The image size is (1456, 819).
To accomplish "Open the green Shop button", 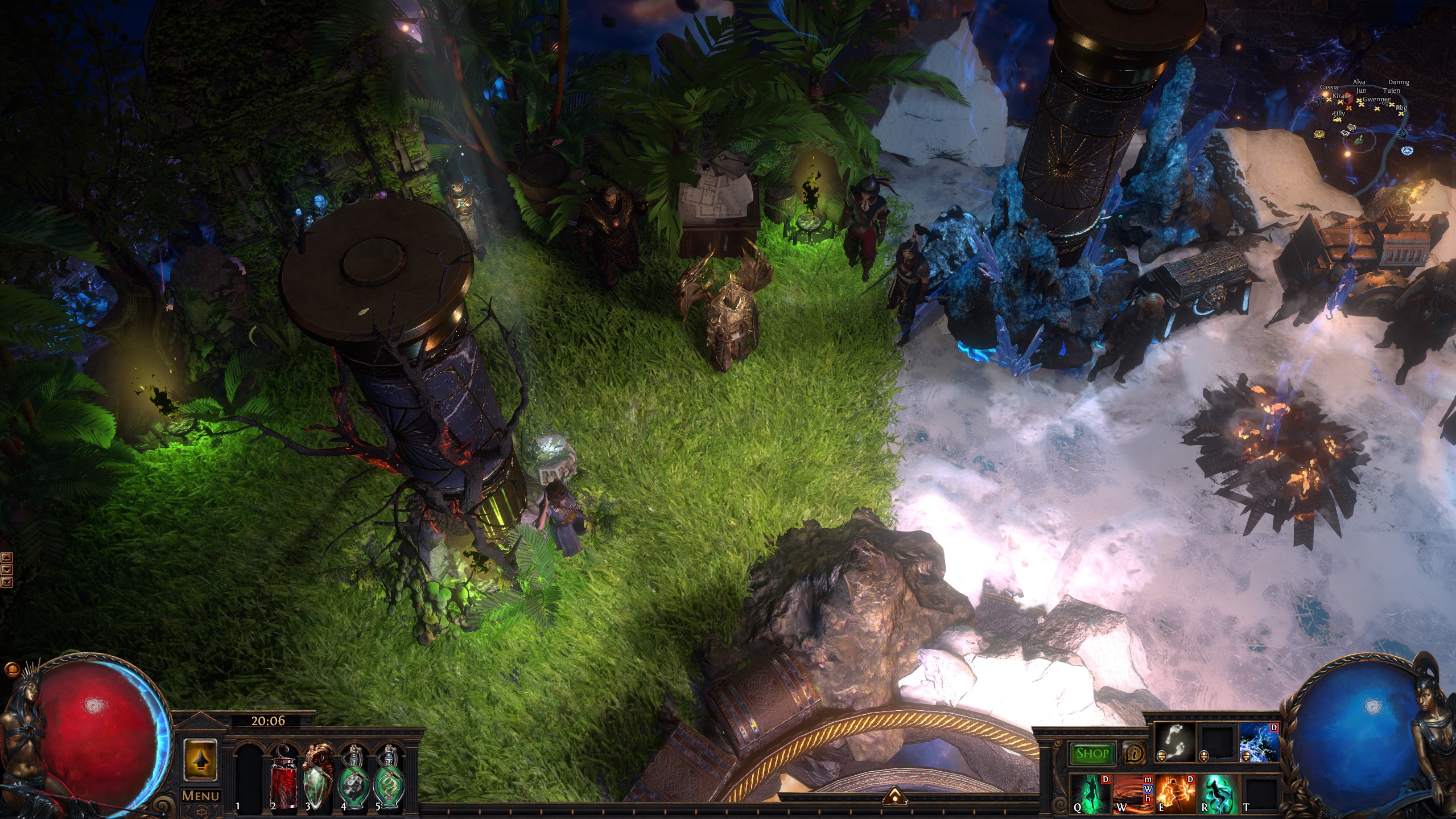I will [1092, 754].
